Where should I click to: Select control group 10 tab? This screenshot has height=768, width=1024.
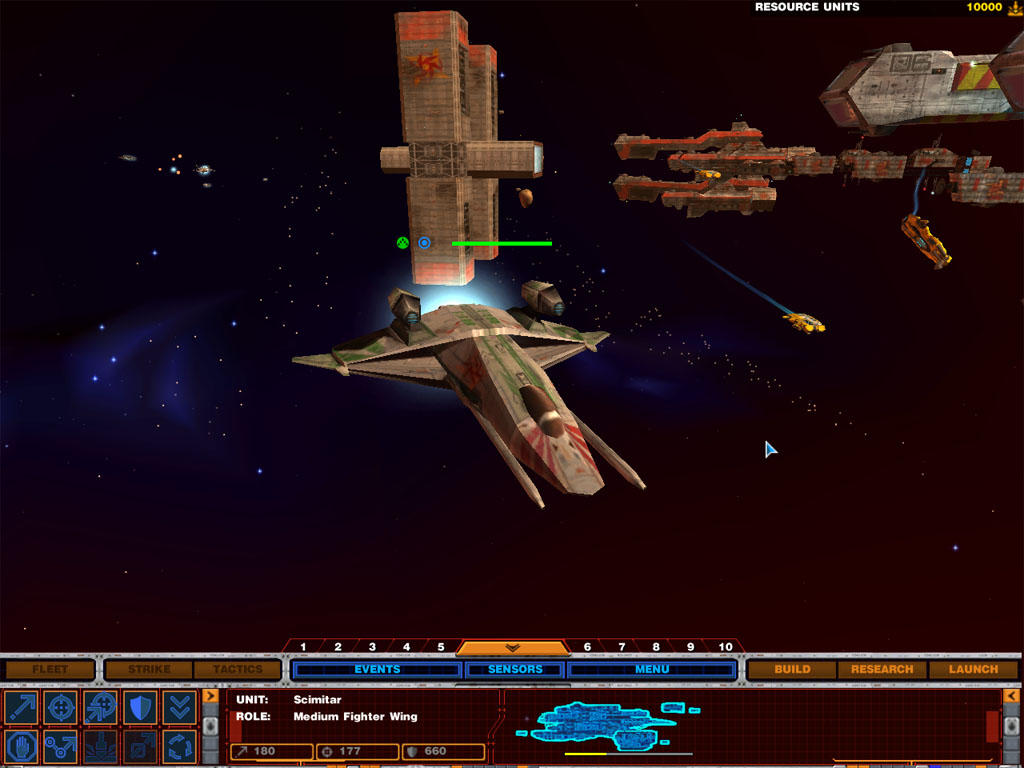click(725, 647)
